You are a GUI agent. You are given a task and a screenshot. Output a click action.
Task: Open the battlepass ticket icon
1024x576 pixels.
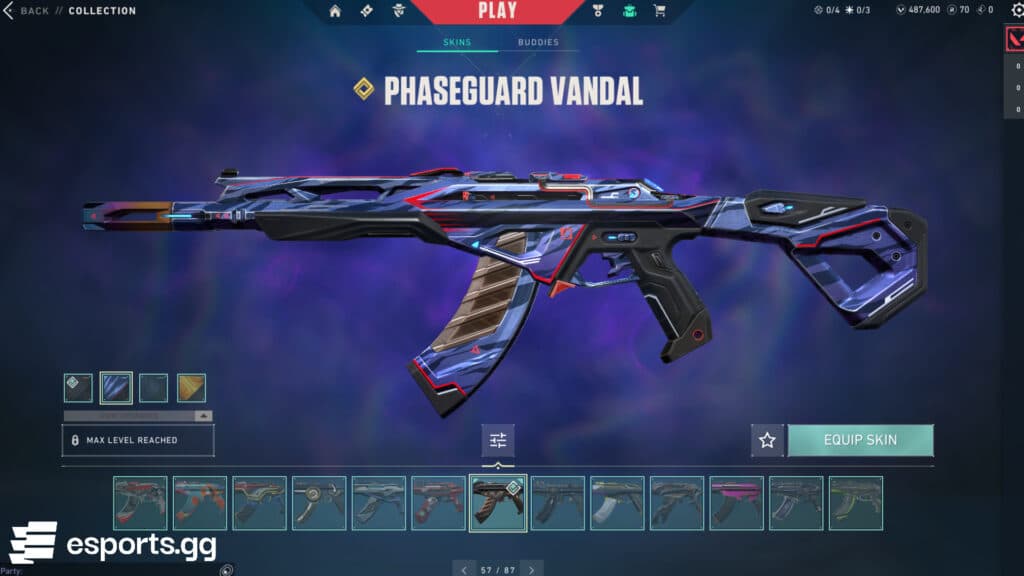(366, 11)
